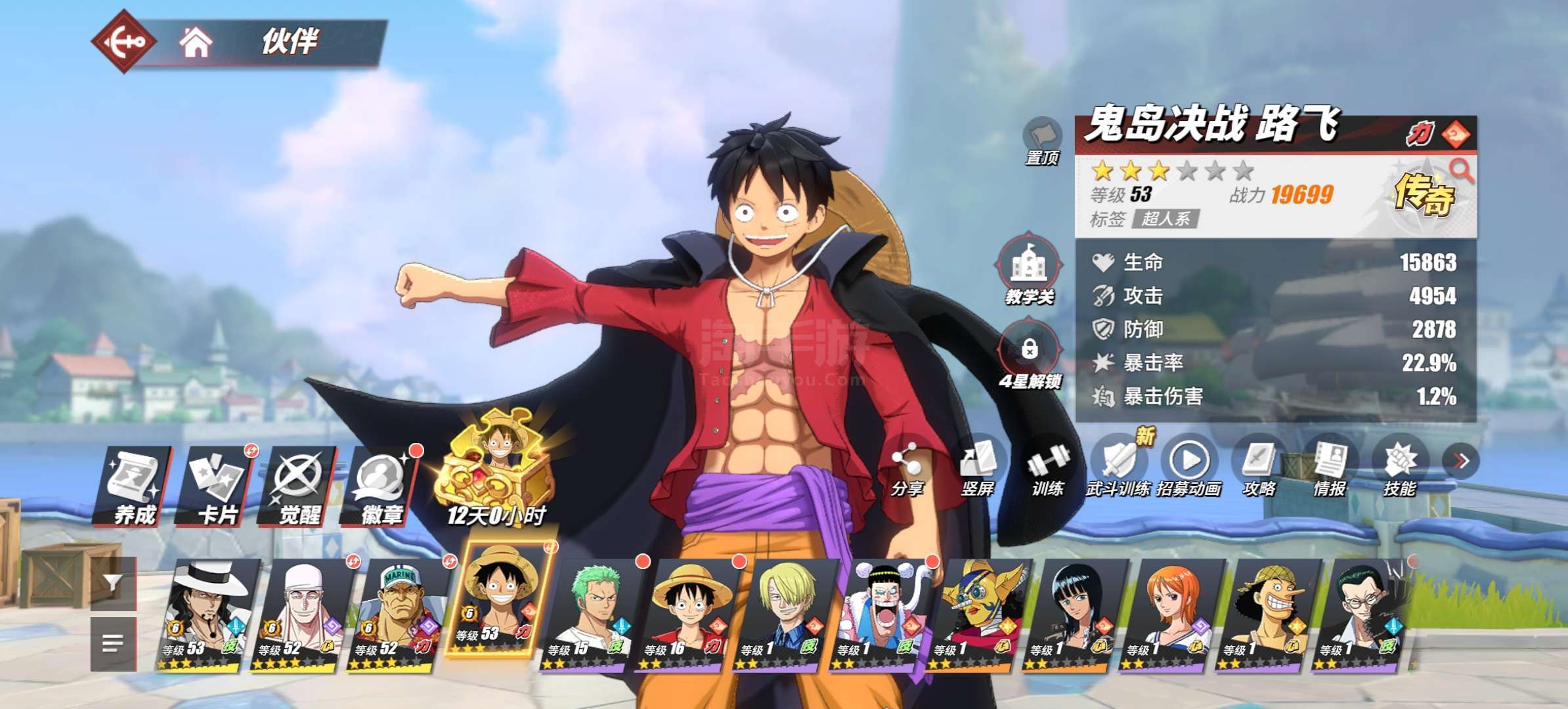This screenshot has height=709, width=1568.
Task: Enter the 教学关 tutorial stage
Action: (x=1029, y=269)
